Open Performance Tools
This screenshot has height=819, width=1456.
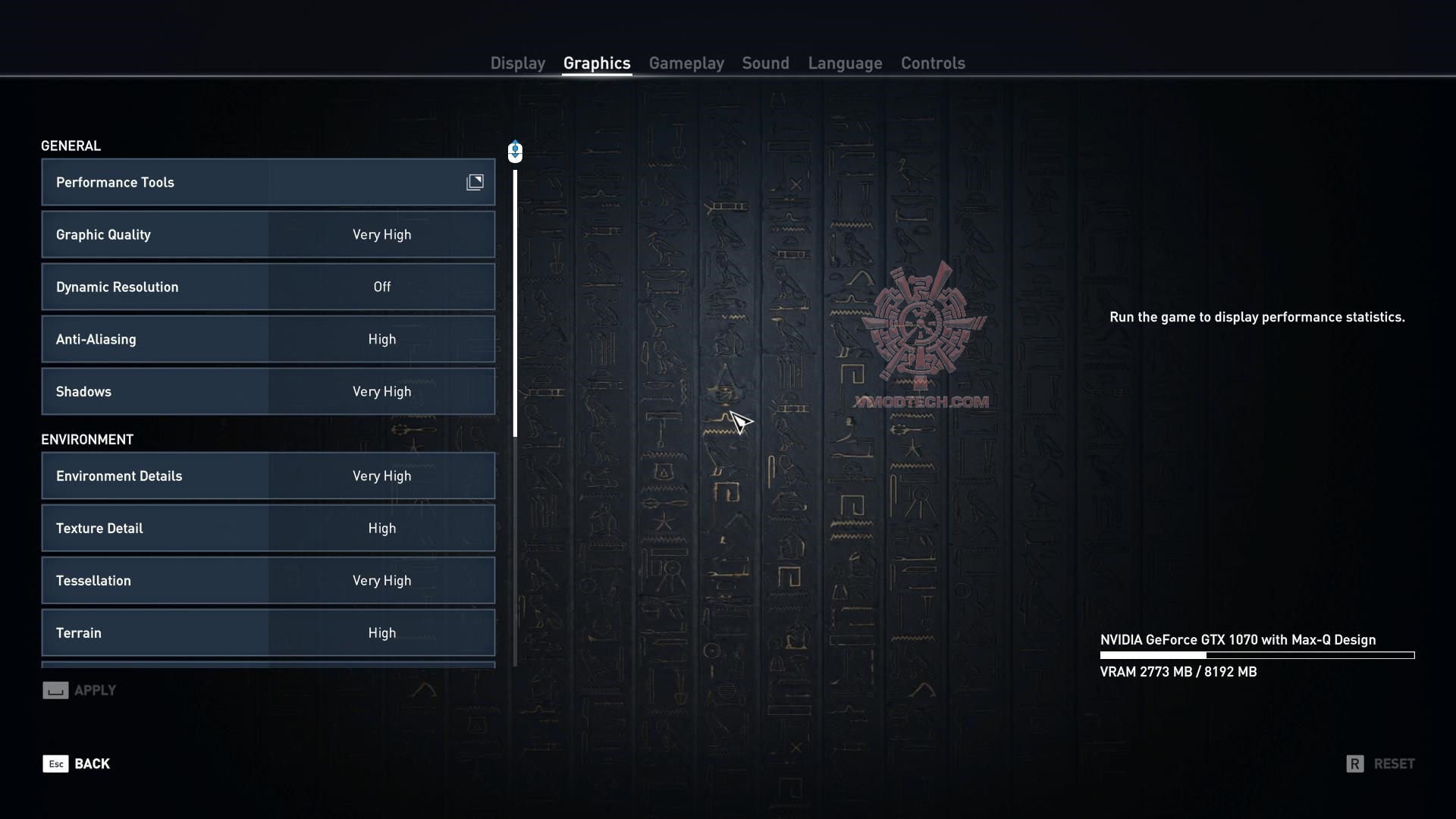point(268,182)
